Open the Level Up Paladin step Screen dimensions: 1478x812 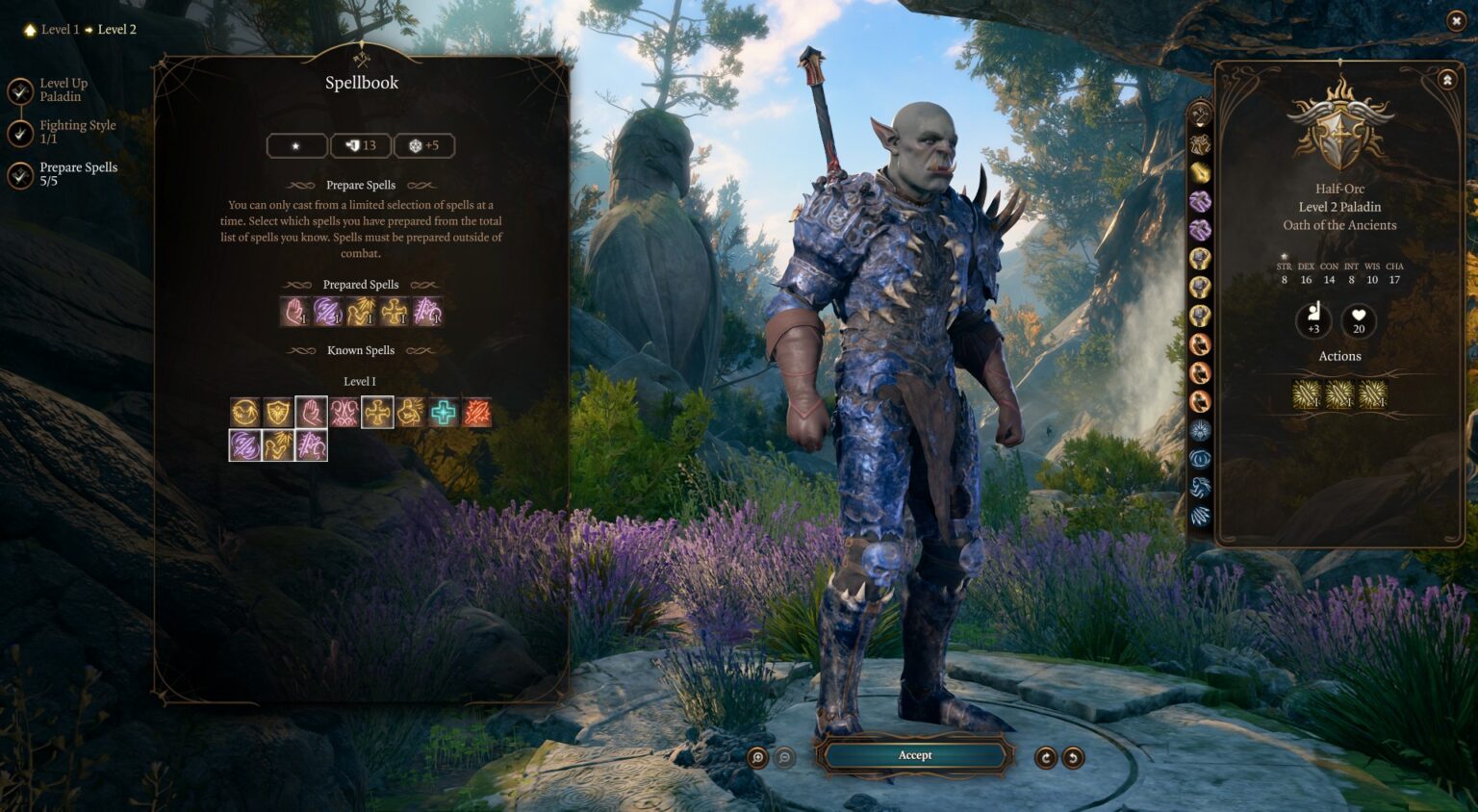point(20,90)
